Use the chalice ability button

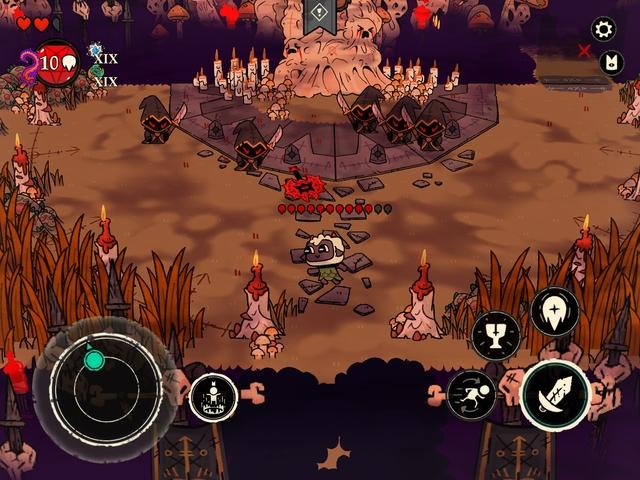point(496,335)
